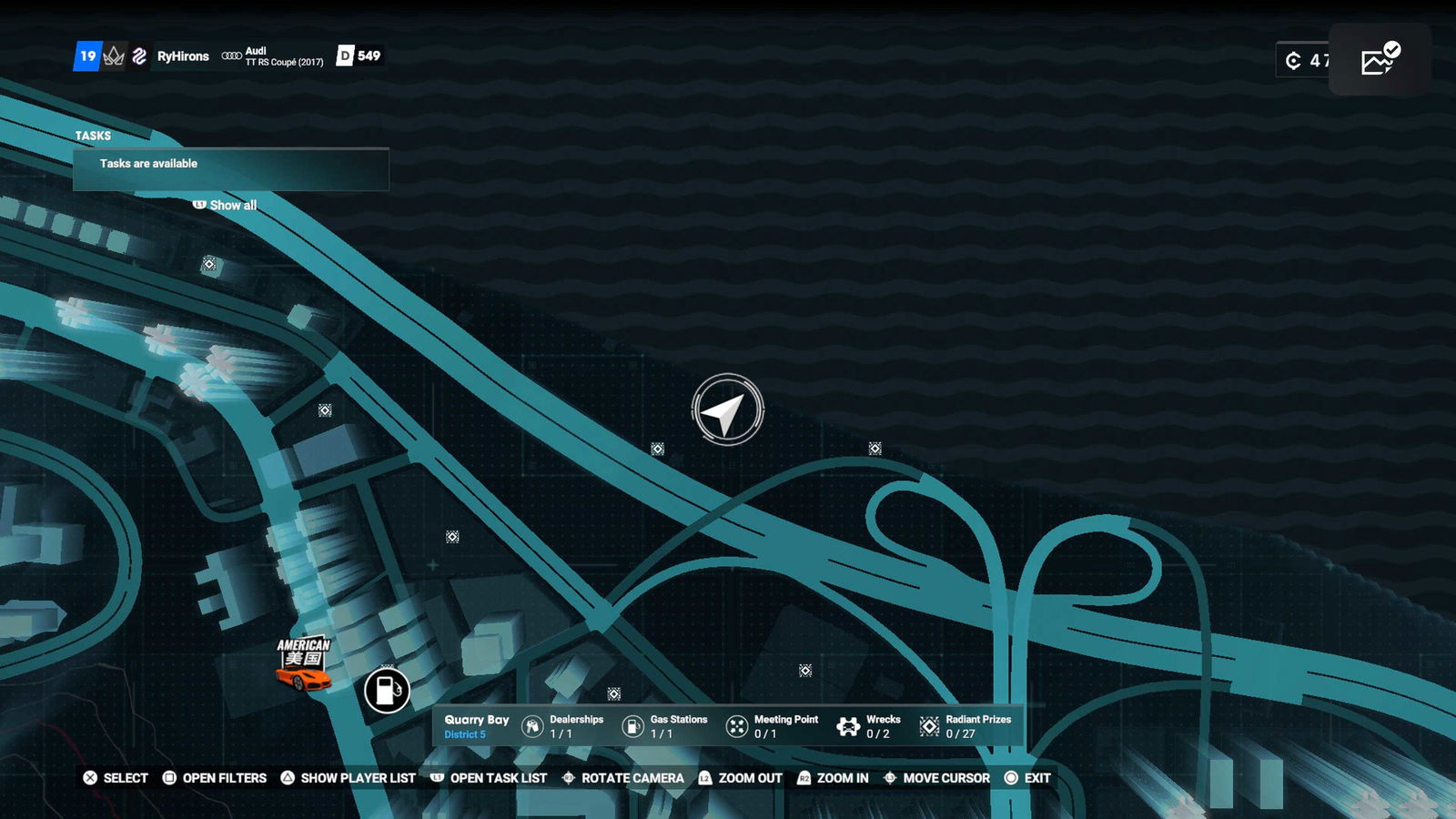Click the Wrecks legend entry
Screen dimensions: 1456x819
(869, 726)
